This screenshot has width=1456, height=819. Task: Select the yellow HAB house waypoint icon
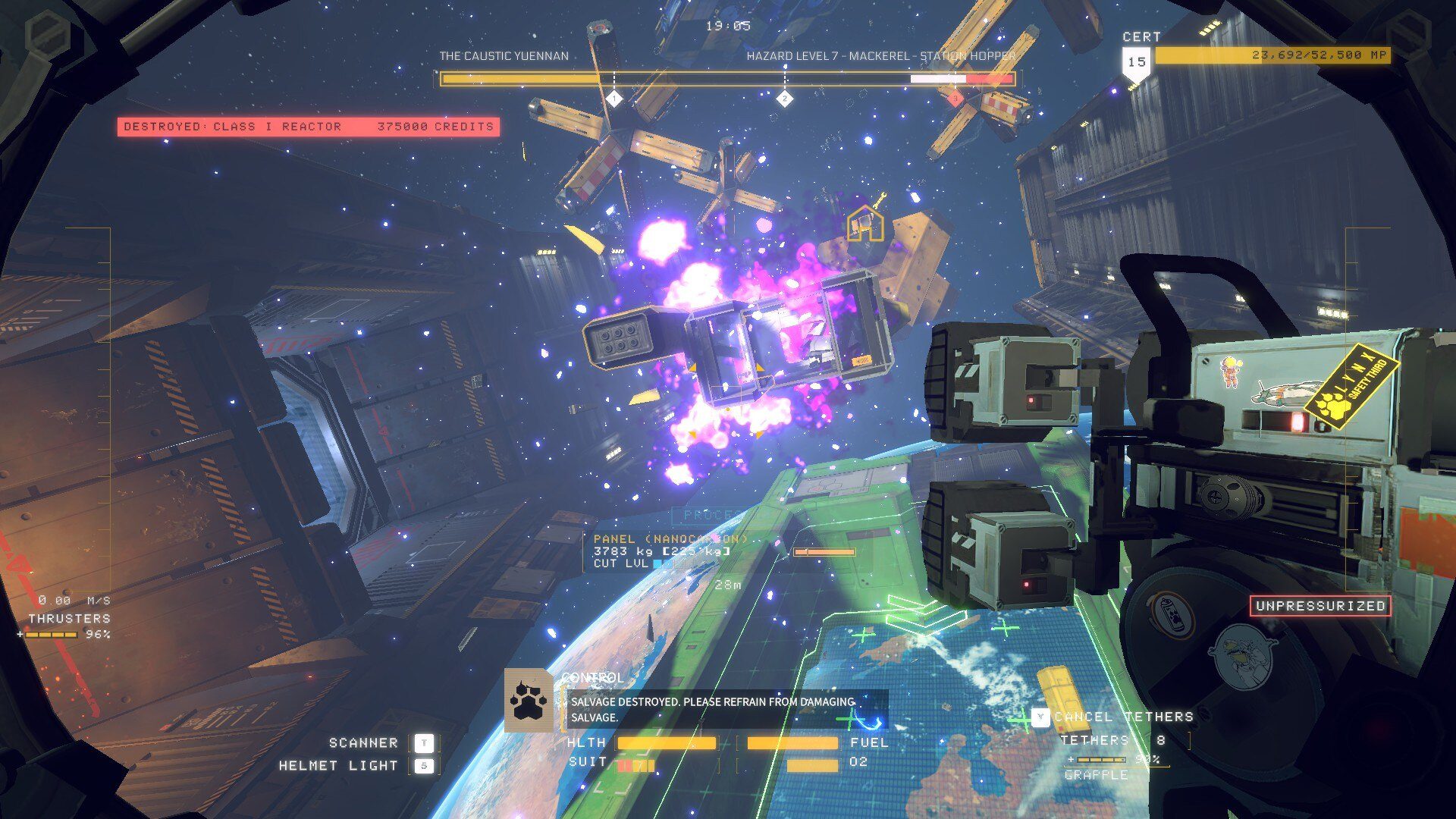click(x=865, y=224)
